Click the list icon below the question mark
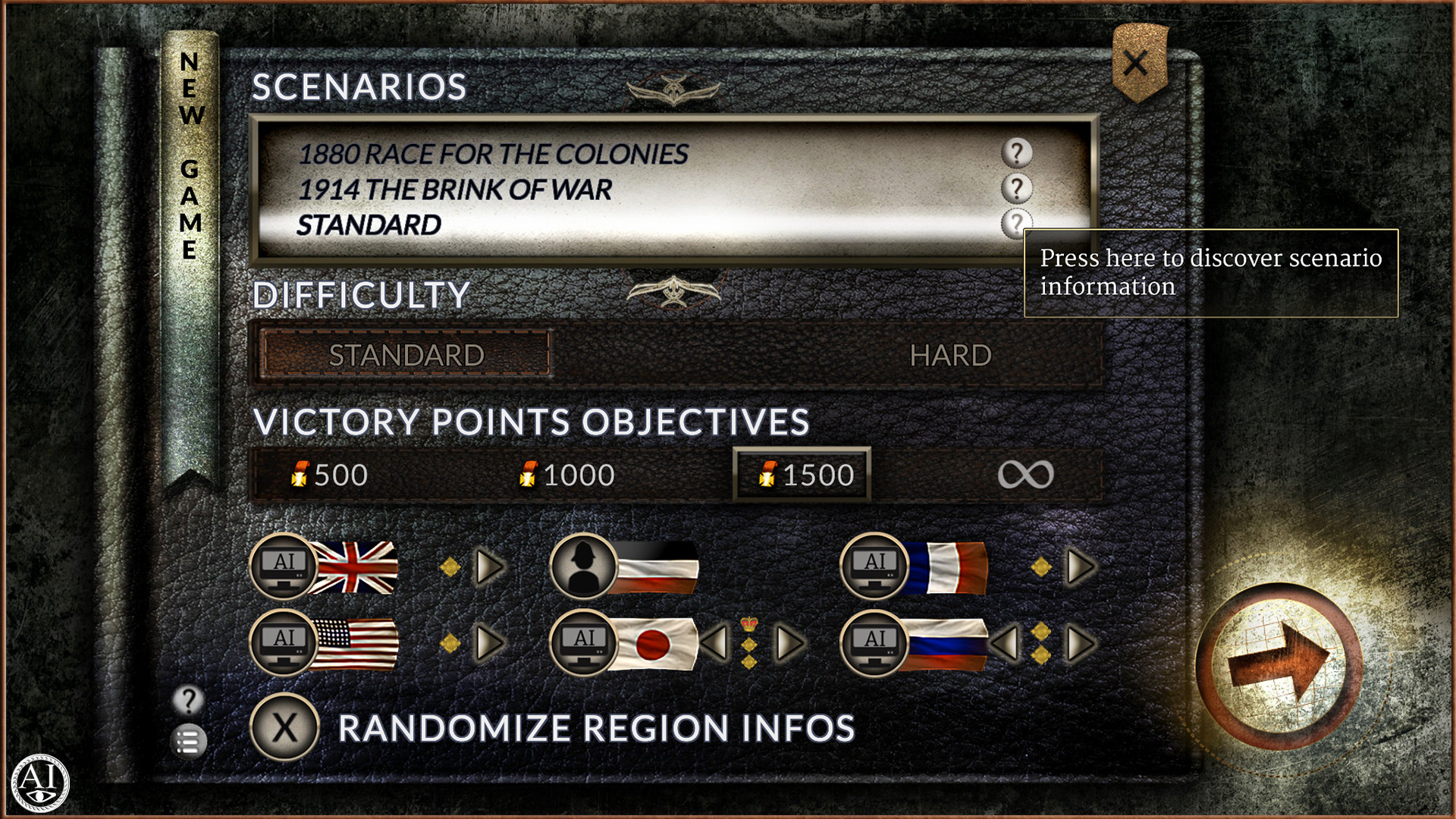This screenshot has height=819, width=1456. (x=187, y=741)
